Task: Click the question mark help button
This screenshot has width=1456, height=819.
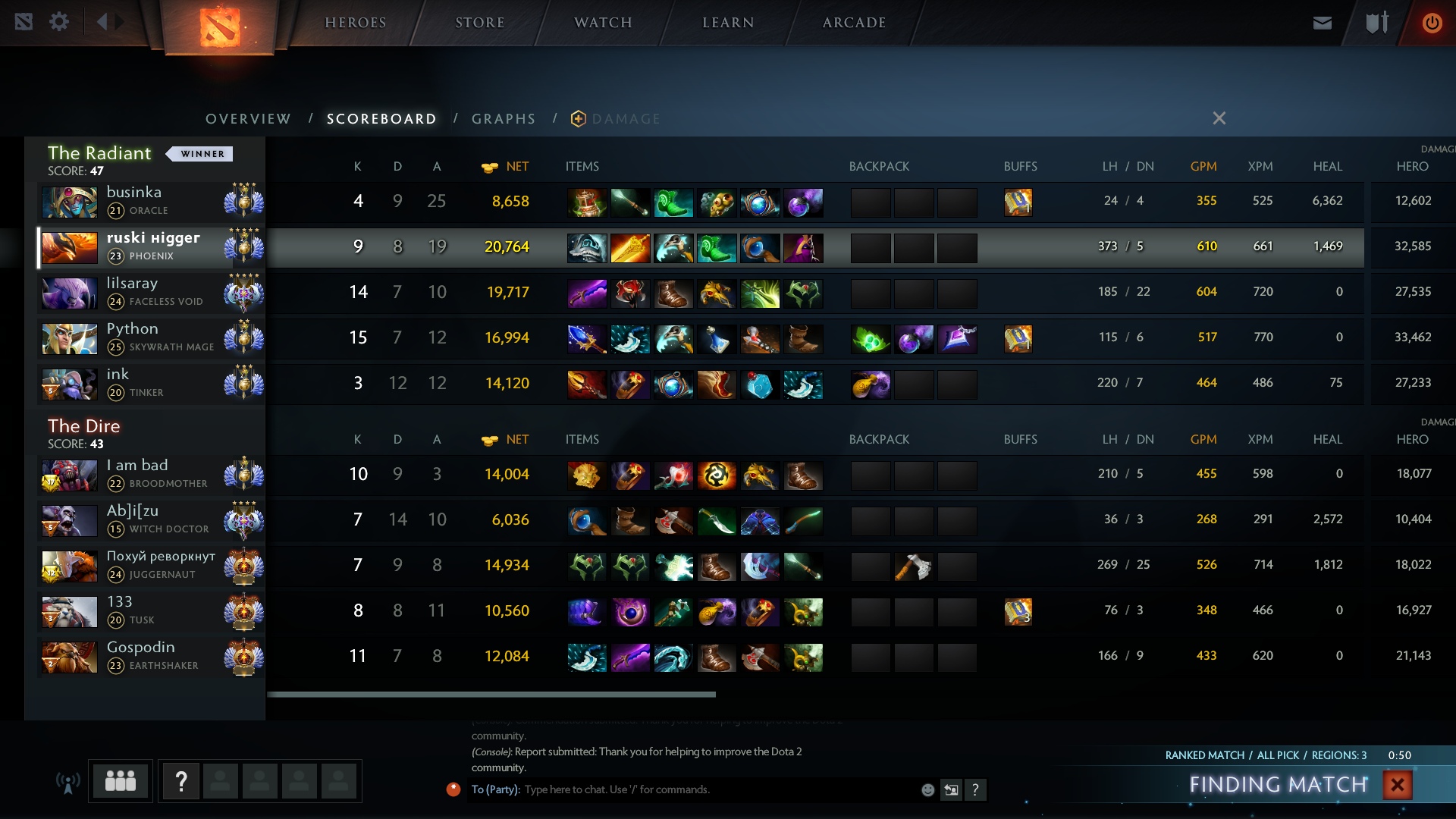Action: tap(181, 781)
